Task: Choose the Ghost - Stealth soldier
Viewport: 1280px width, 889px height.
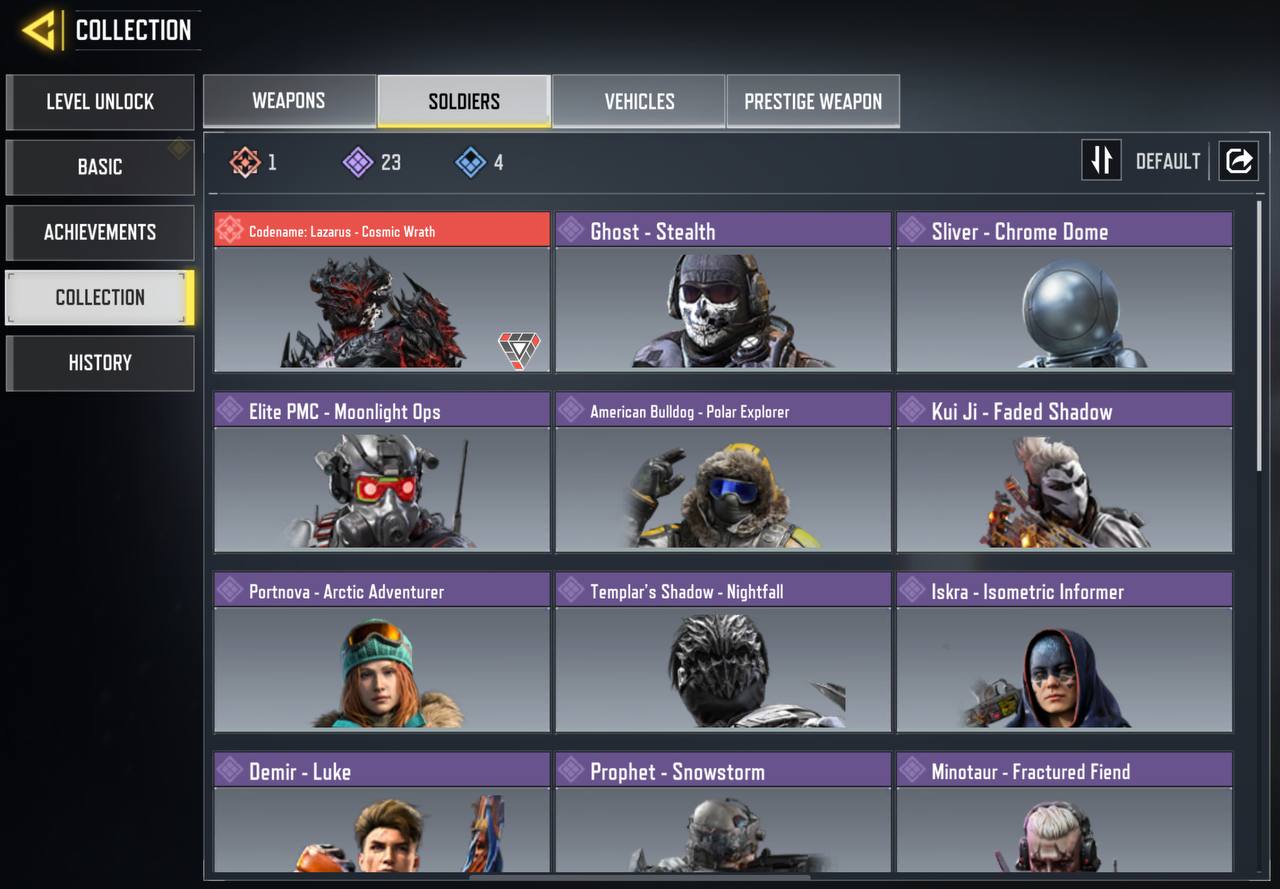Action: 723,292
